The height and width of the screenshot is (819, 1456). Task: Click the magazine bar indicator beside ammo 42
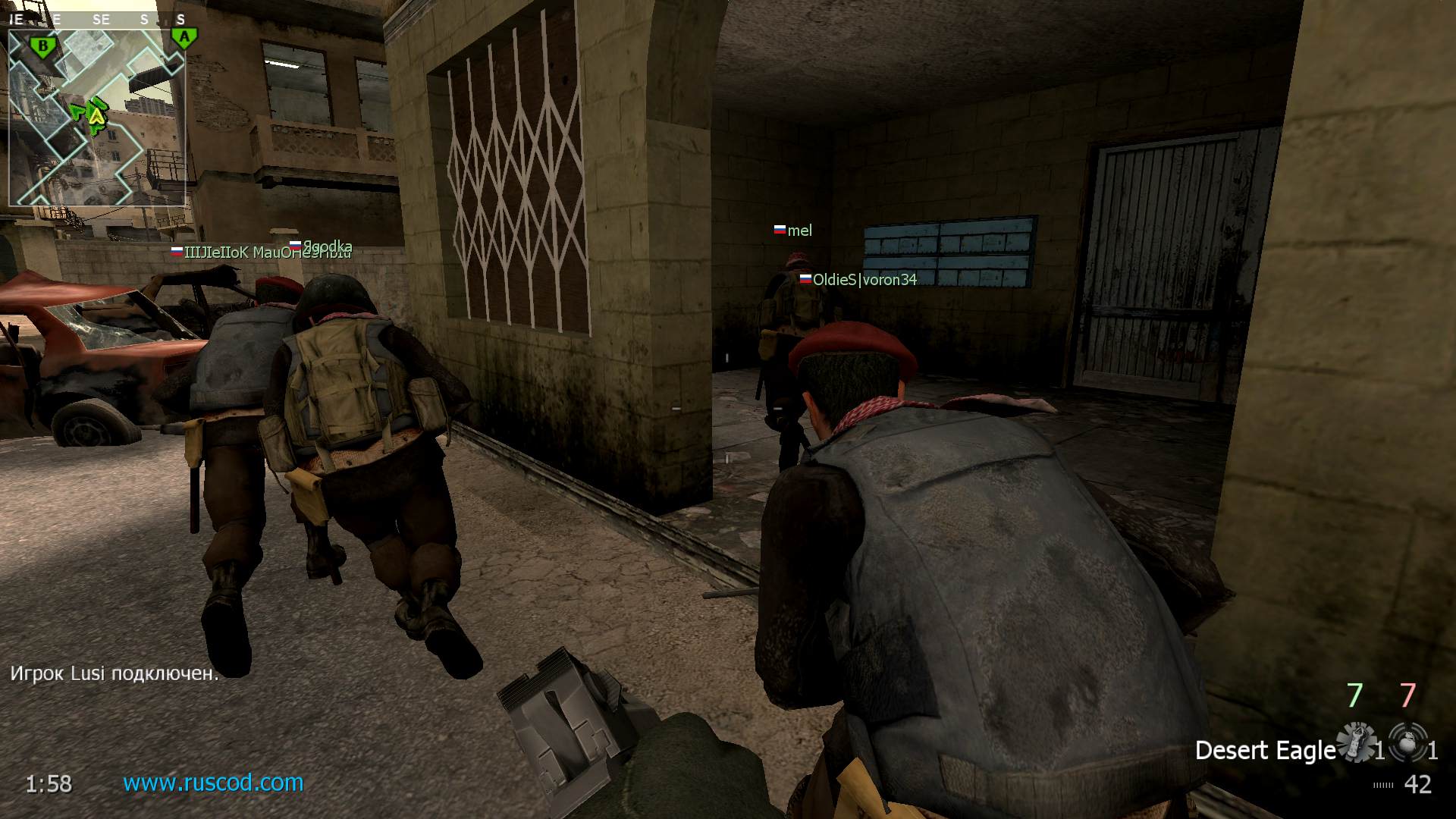tap(1384, 783)
